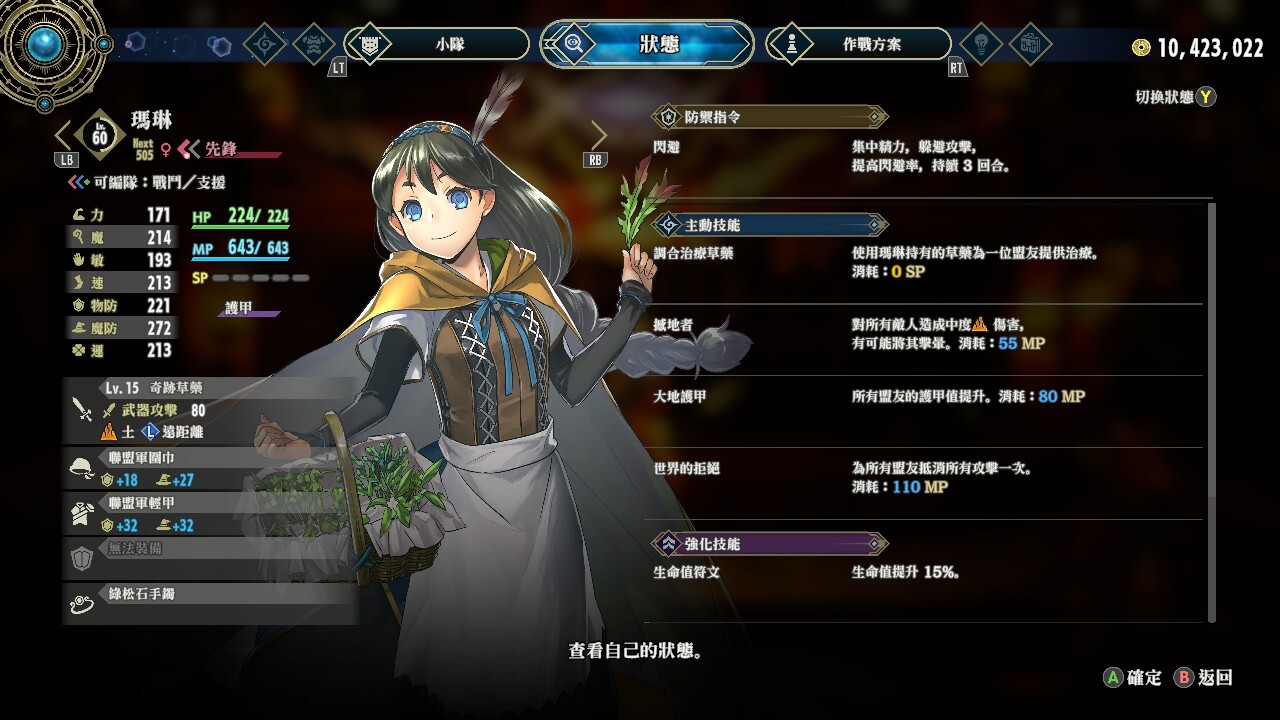The height and width of the screenshot is (720, 1280).
Task: Open the mask icon tab
Action: pyautogui.click(x=316, y=44)
